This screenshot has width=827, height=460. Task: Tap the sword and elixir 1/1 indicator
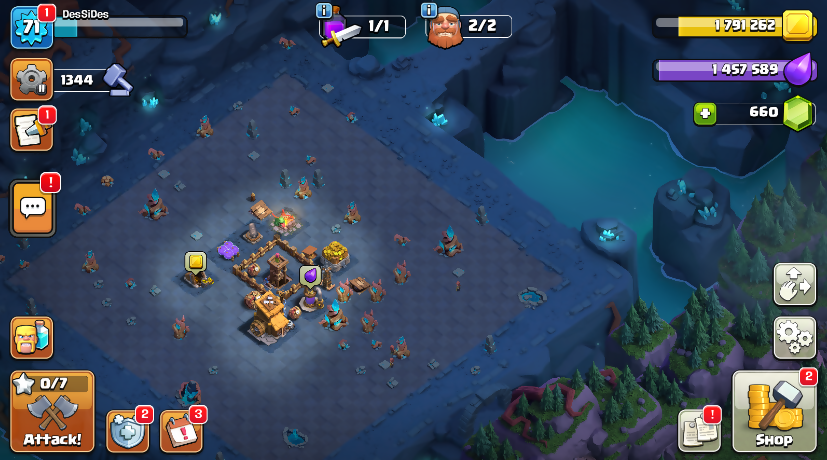362,27
